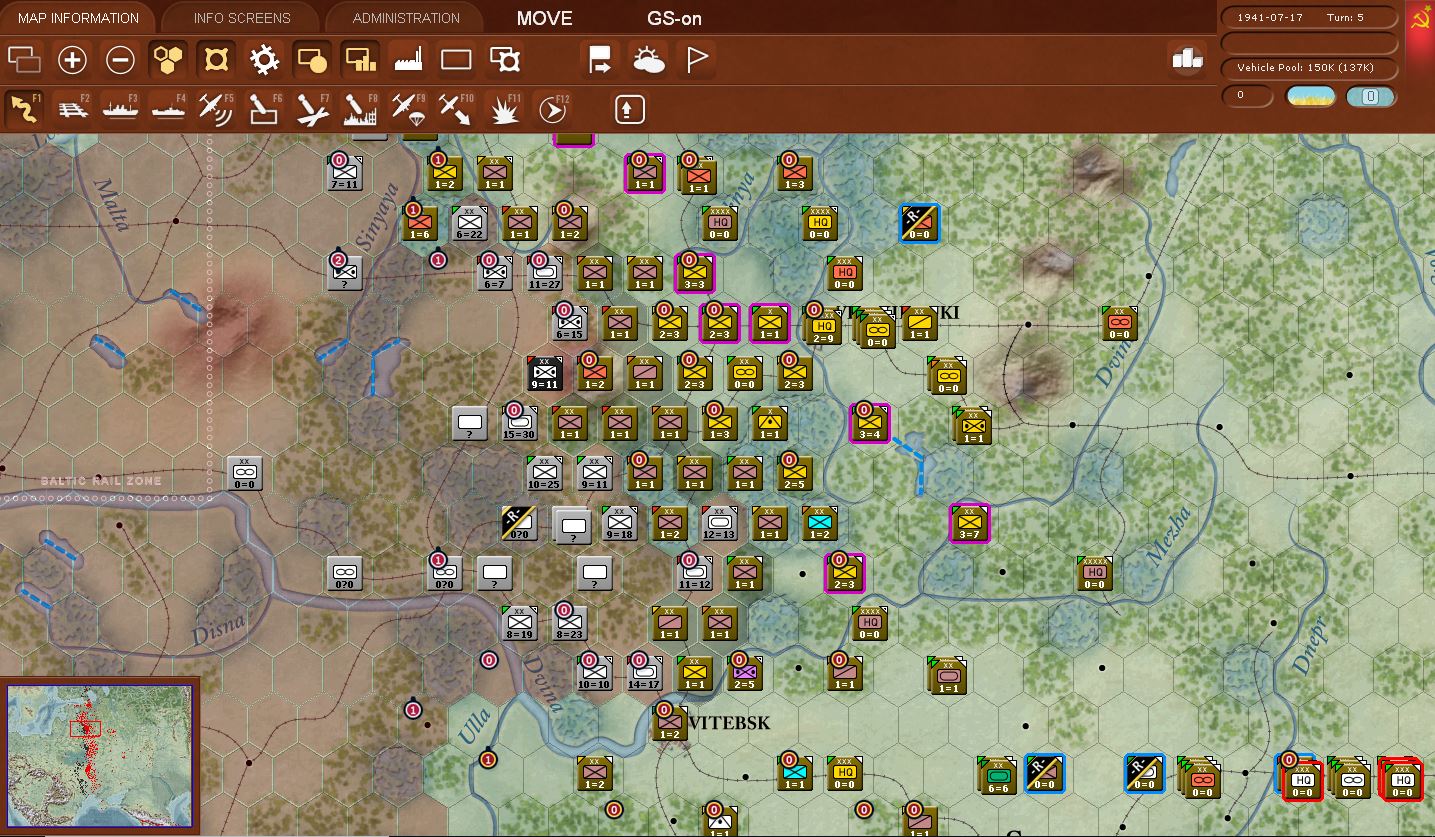Switch to the ADMINISTRATION tab
The image size is (1435, 837).
(x=404, y=17)
